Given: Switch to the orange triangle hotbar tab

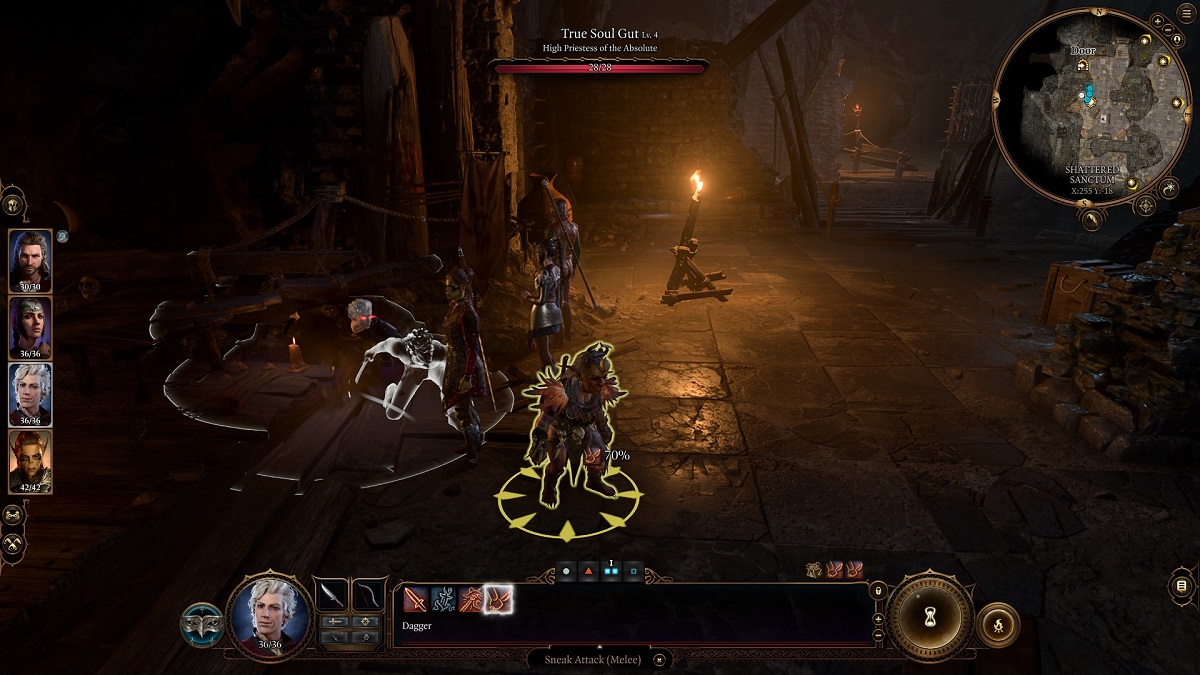Looking at the screenshot, I should 588,573.
